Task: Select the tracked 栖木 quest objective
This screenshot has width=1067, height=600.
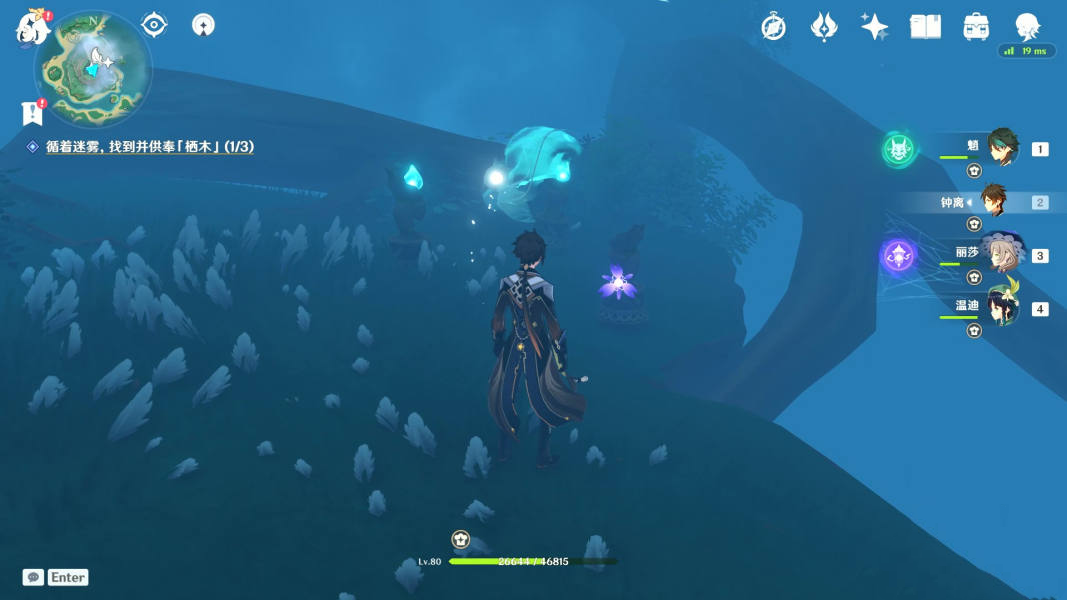Action: [x=149, y=147]
